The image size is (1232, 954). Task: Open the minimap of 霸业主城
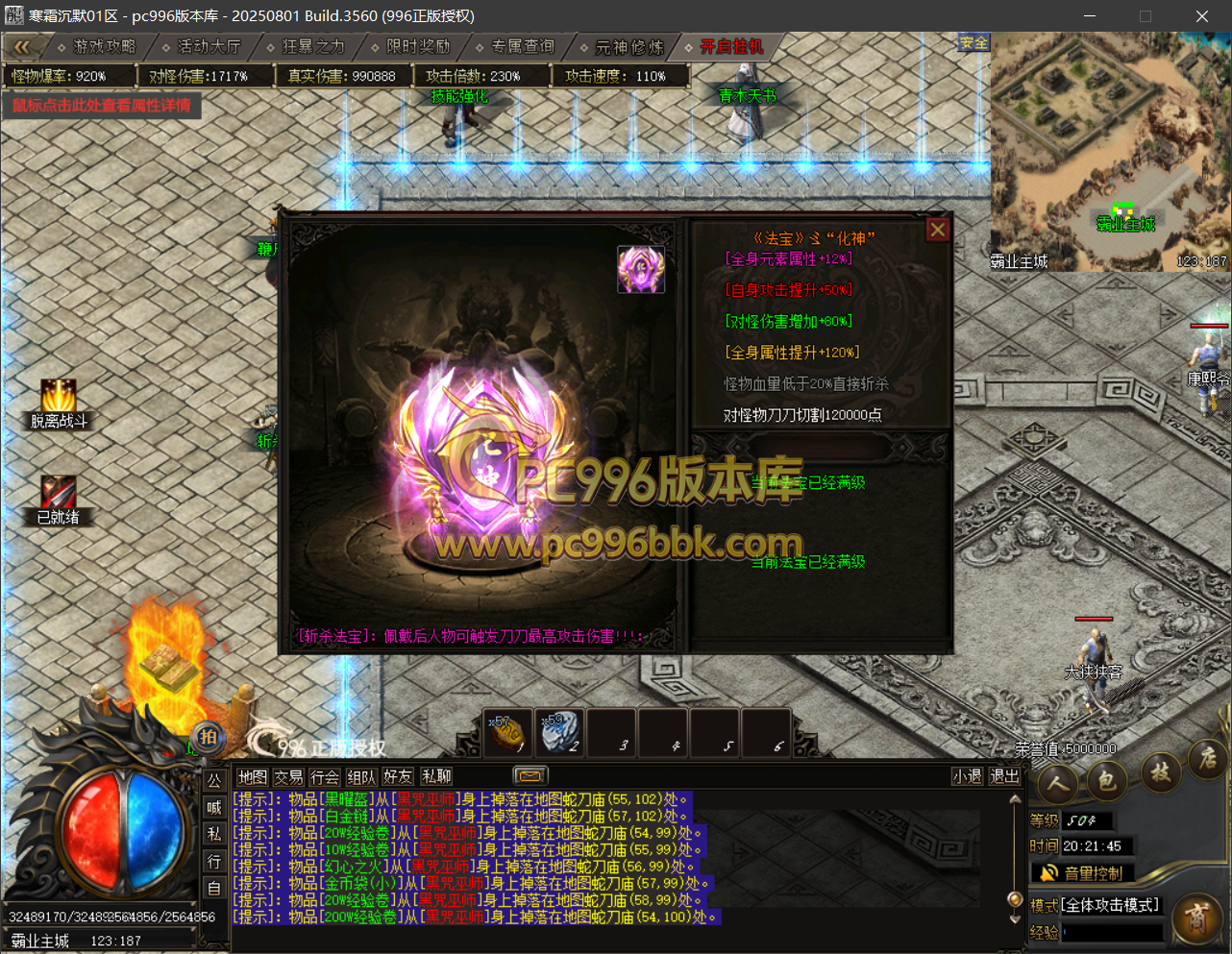coord(1109,152)
